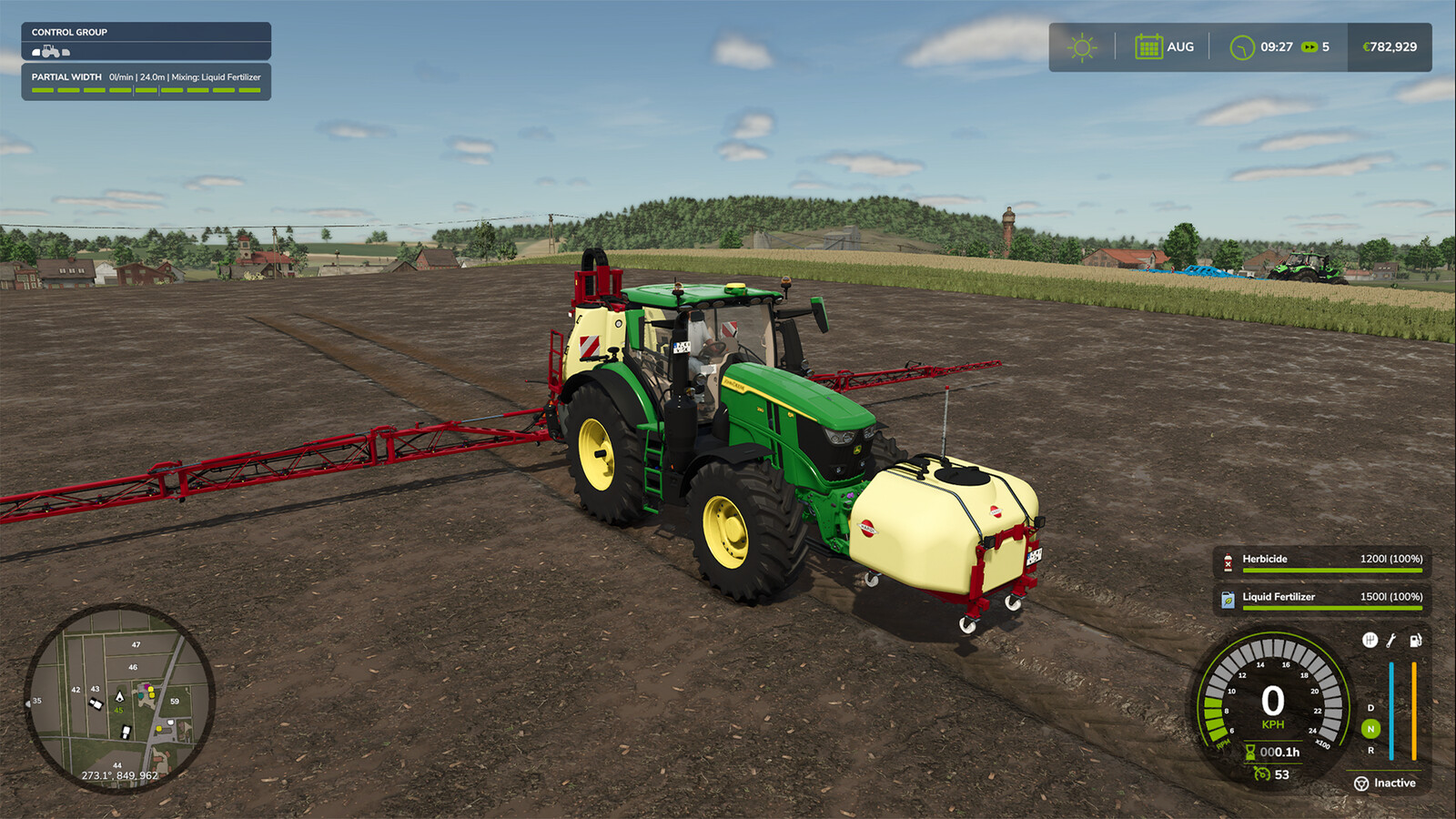
Task: Open the AUG calendar icon
Action: tap(1148, 45)
